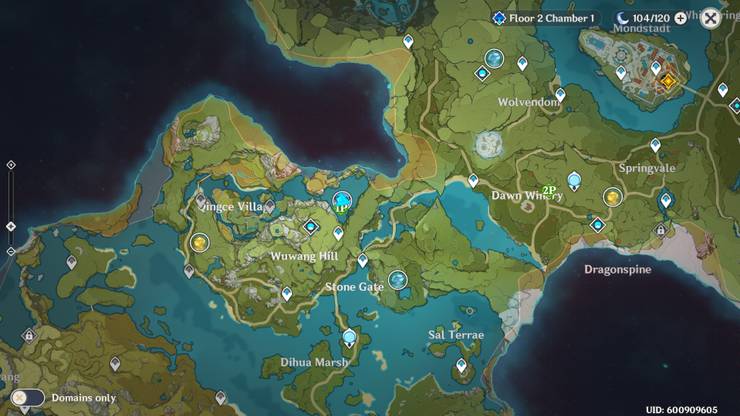Viewport: 740px width, 416px height.
Task: Select the locked marker near Dragonspine
Action: pos(660,230)
